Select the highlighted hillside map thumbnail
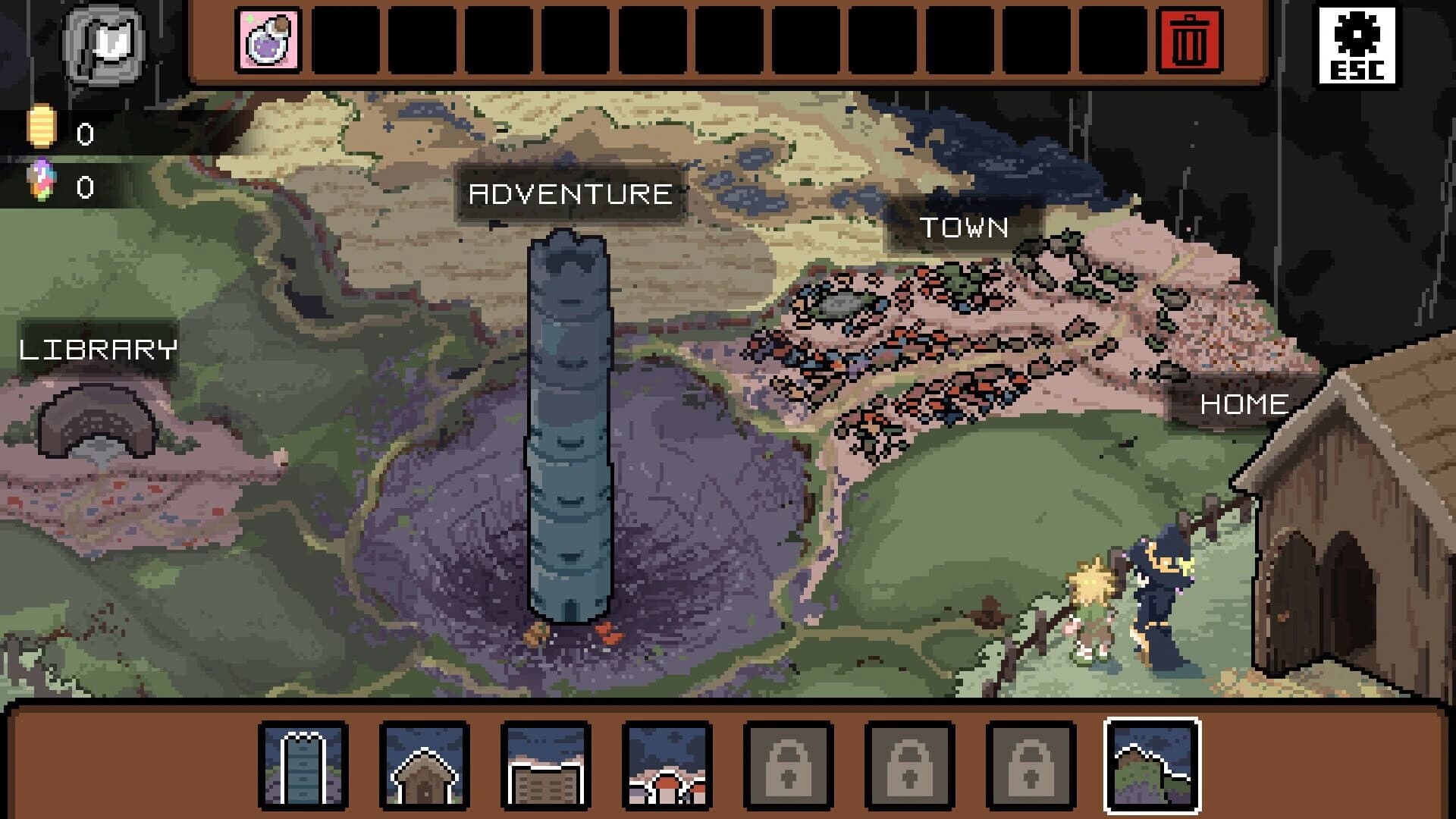Screen dimensions: 1456x819 point(1152,764)
